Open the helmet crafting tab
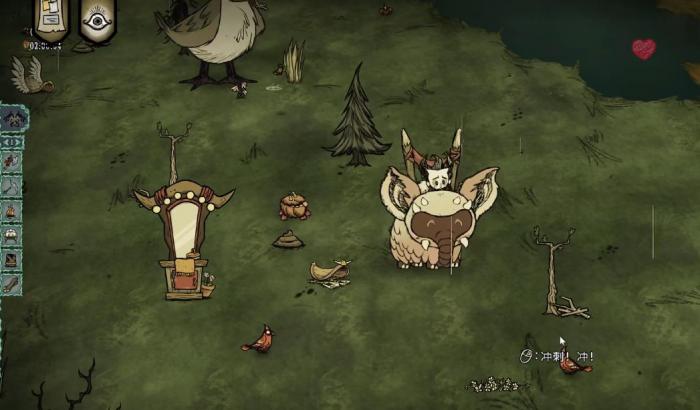This screenshot has width=700, height=410. tap(11, 236)
